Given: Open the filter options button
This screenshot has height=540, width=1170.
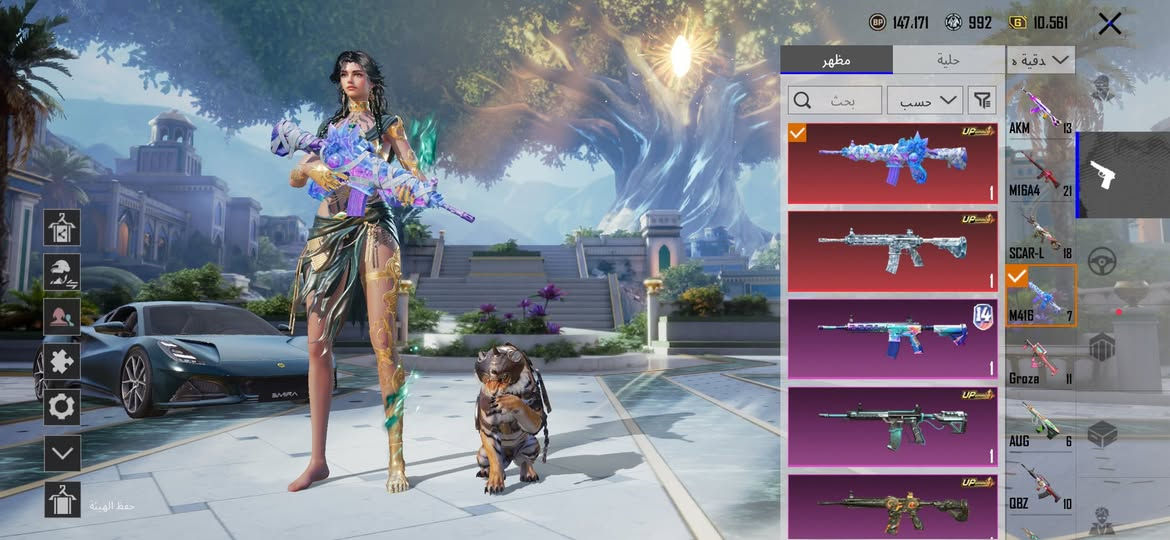Looking at the screenshot, I should 983,100.
